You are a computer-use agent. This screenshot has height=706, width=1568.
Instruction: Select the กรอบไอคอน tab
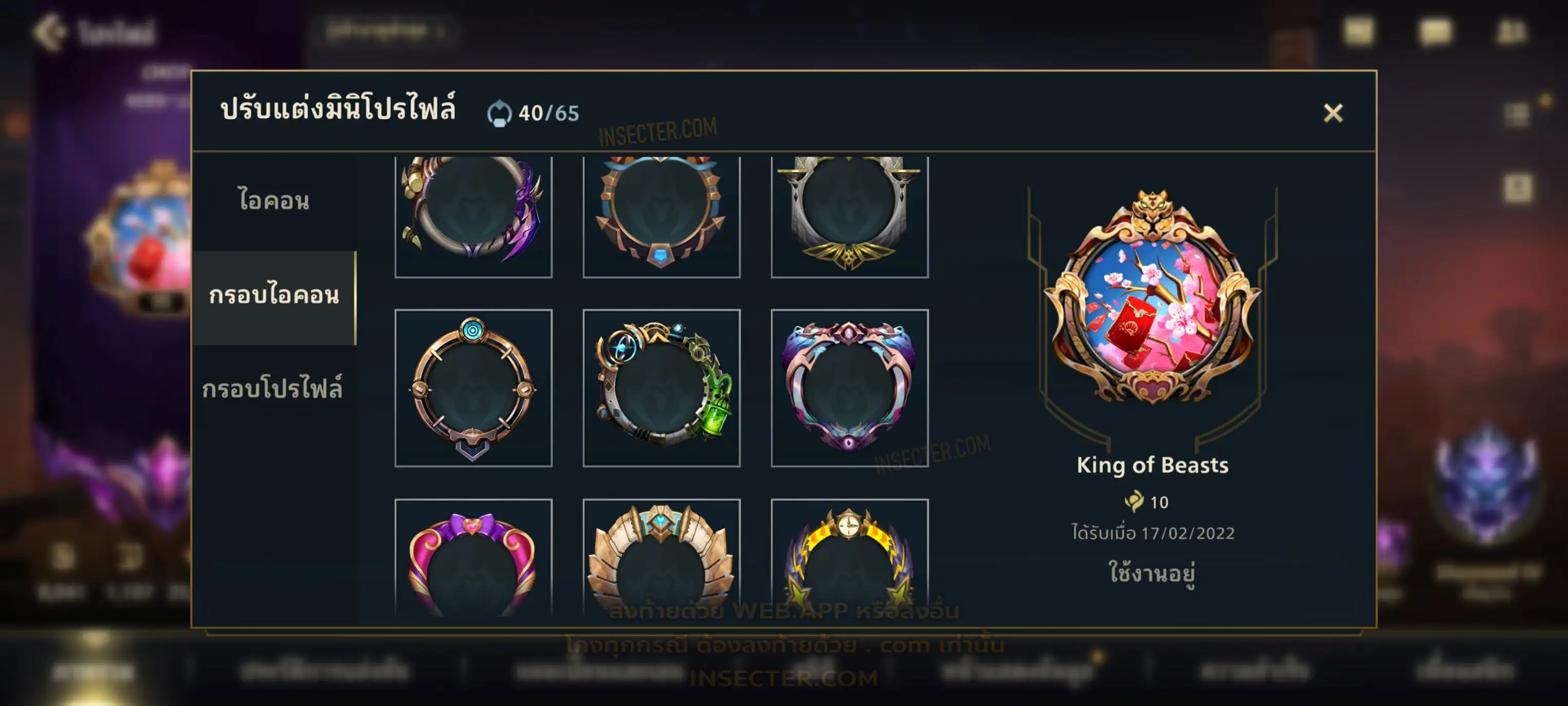tap(274, 296)
